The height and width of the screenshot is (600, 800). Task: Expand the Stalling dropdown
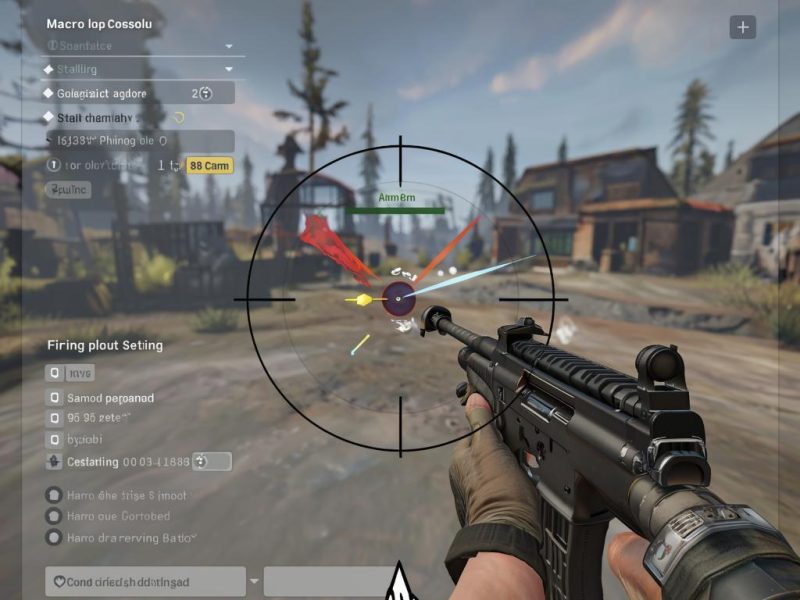(228, 69)
